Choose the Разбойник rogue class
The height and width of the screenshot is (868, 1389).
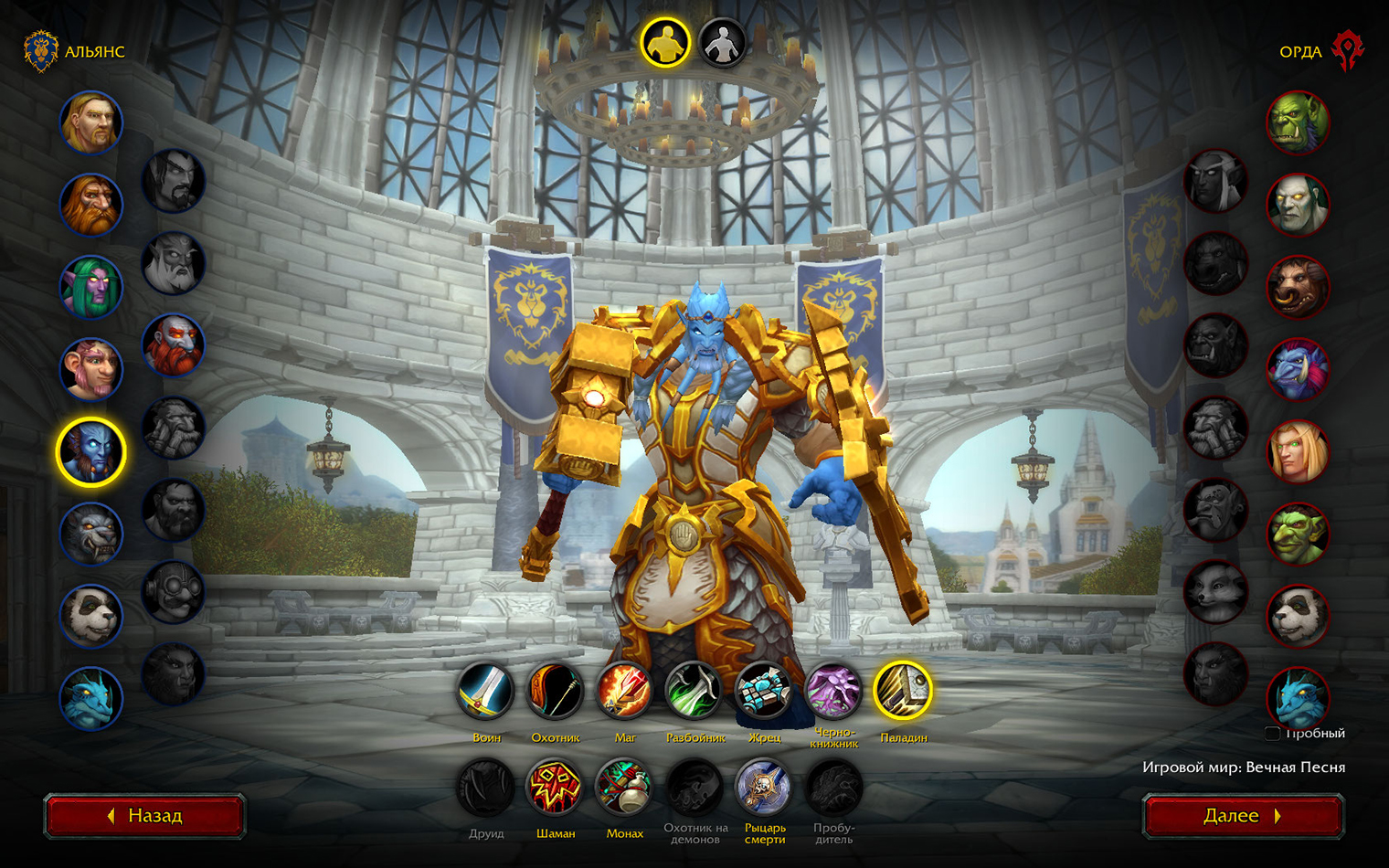point(694,692)
